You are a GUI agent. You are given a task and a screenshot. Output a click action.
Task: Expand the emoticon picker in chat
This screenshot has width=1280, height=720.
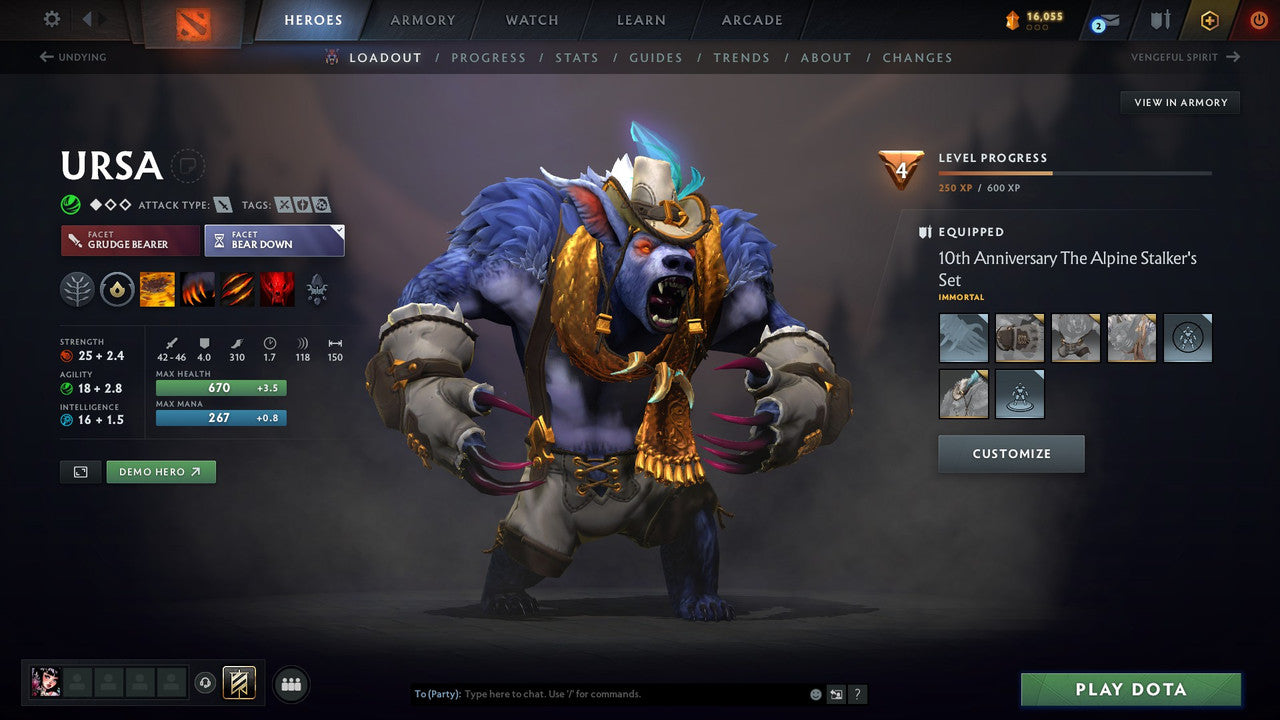coord(815,693)
